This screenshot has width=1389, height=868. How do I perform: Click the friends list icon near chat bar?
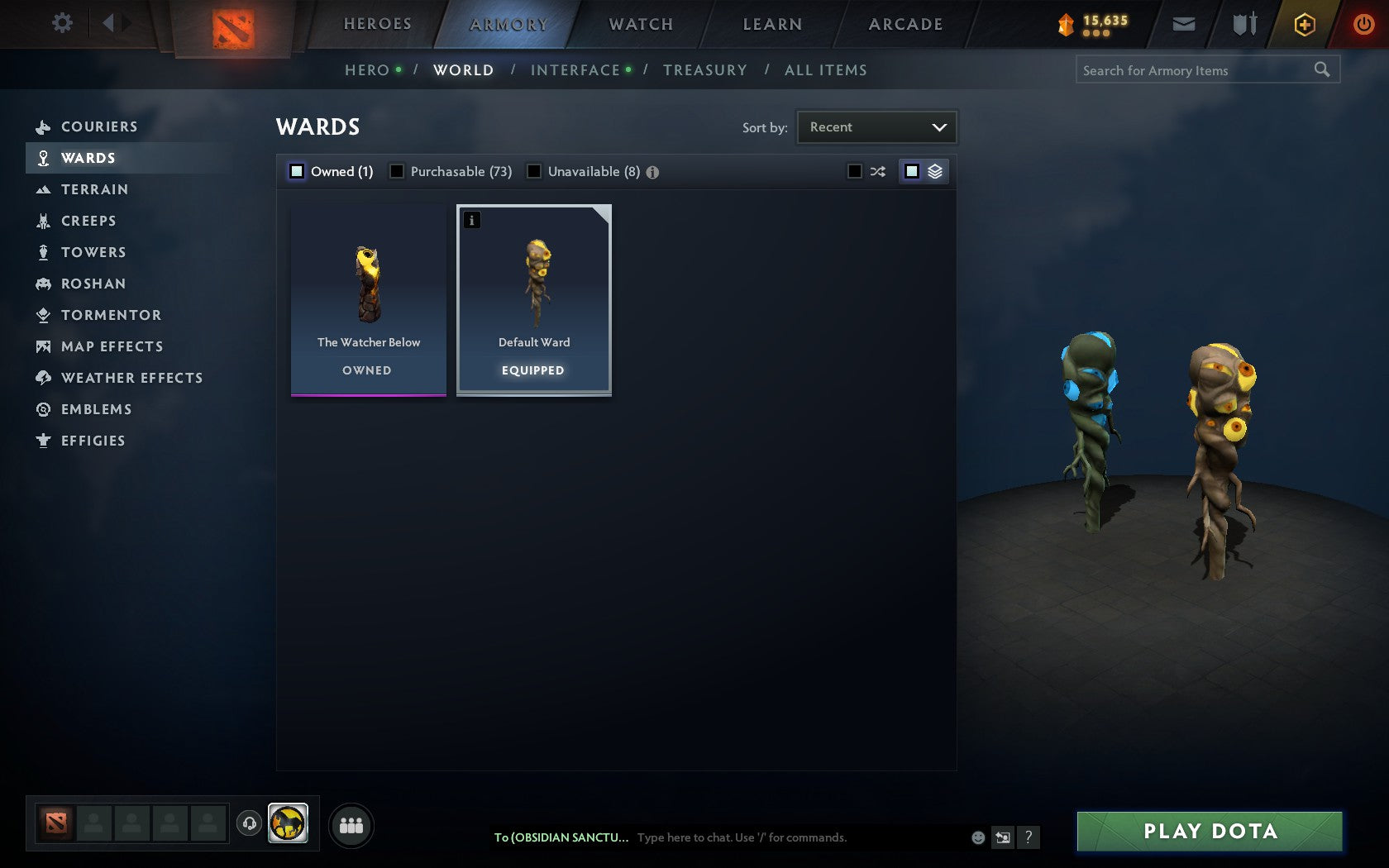pyautogui.click(x=351, y=824)
